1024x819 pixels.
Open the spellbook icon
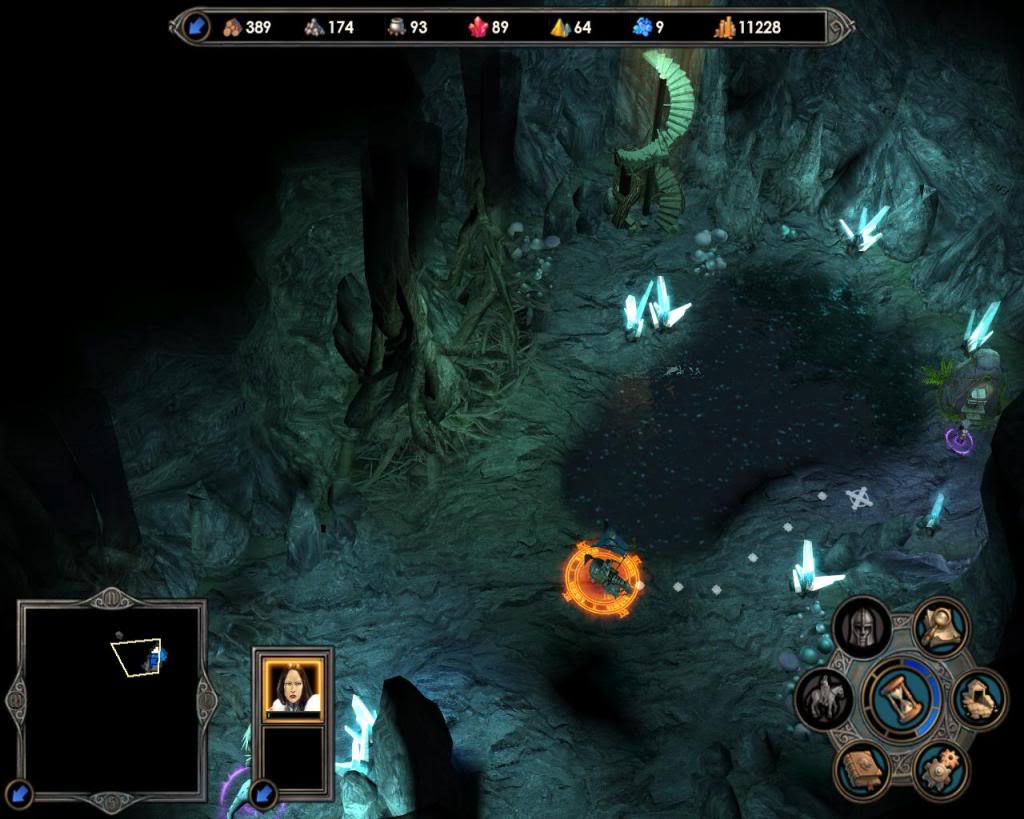[x=862, y=769]
